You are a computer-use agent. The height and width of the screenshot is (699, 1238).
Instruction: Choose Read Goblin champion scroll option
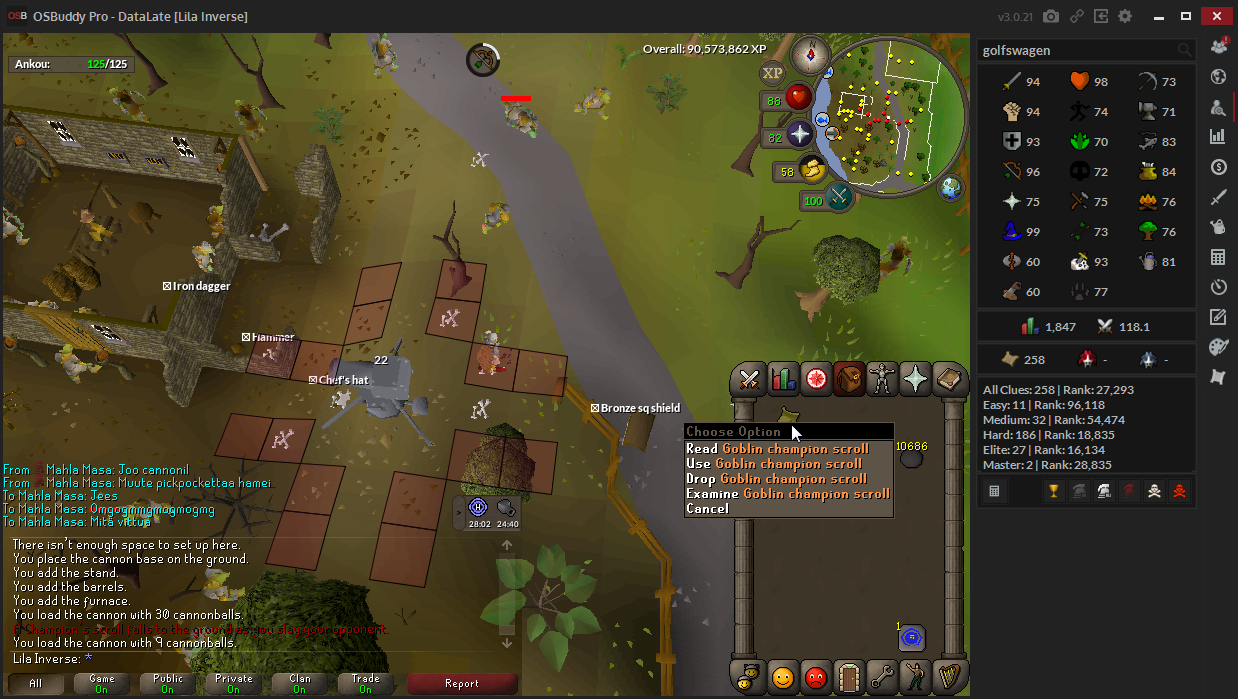tap(776, 449)
